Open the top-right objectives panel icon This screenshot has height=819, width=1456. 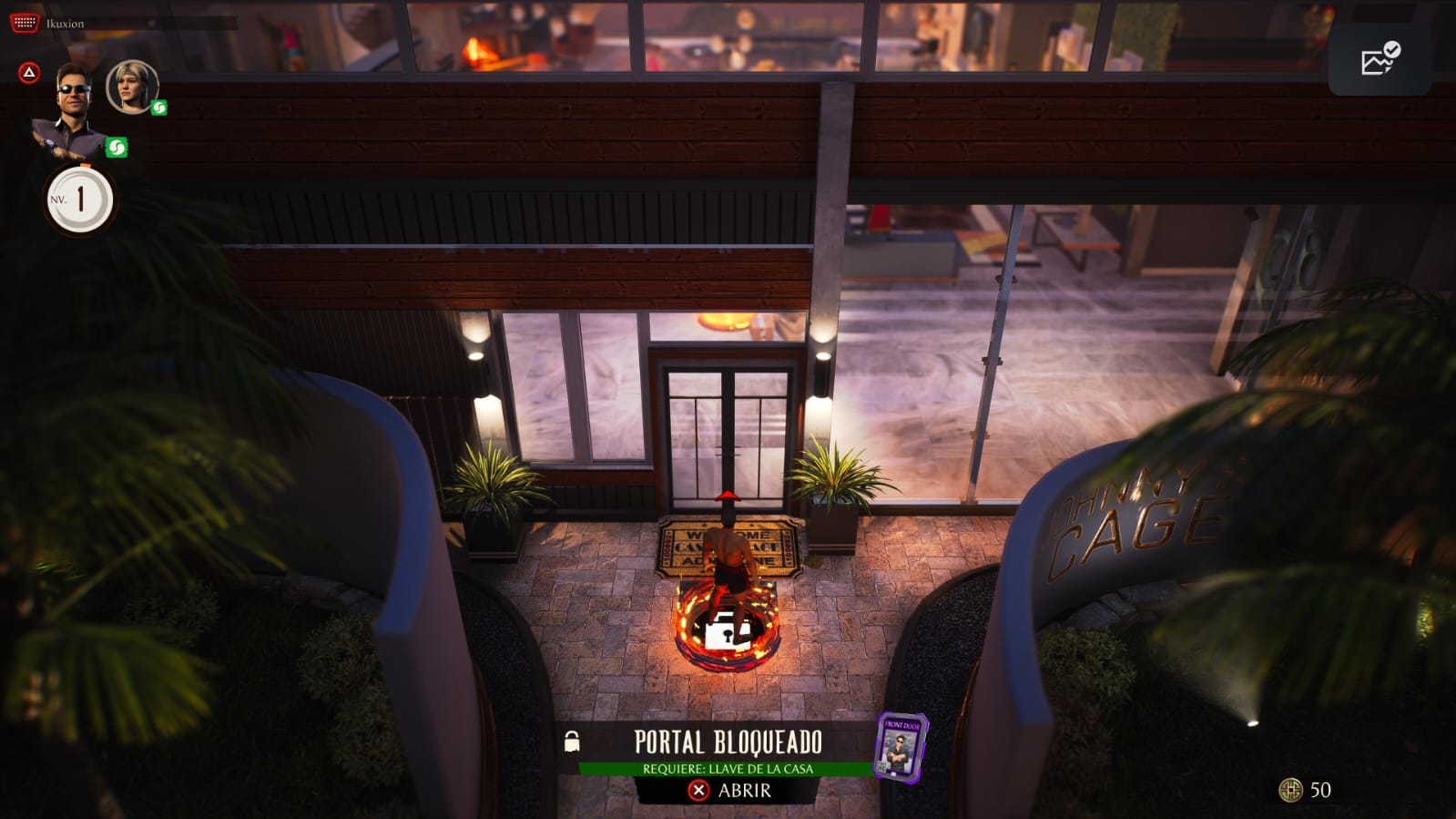[1380, 59]
